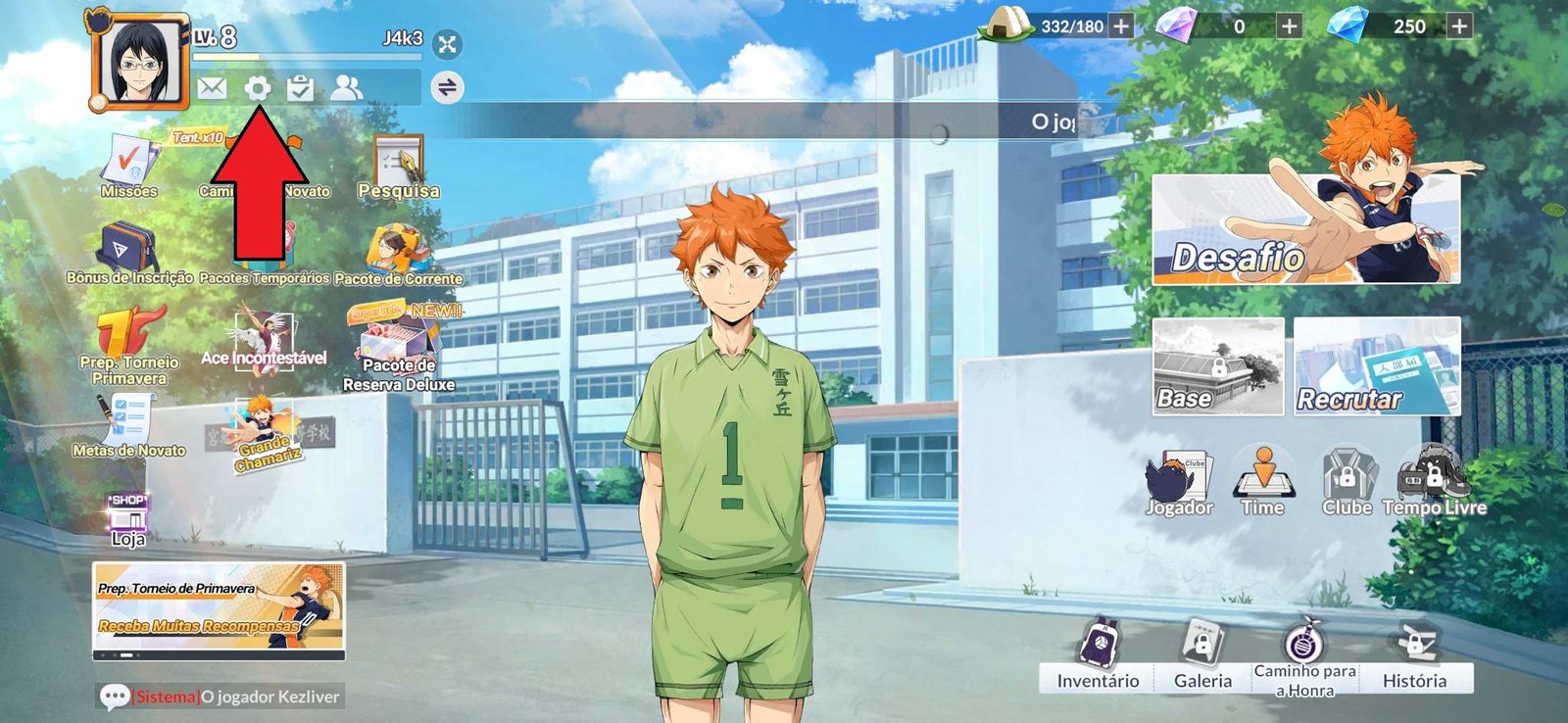
Task: Add more purple diamonds with plus button
Action: pyautogui.click(x=1290, y=26)
